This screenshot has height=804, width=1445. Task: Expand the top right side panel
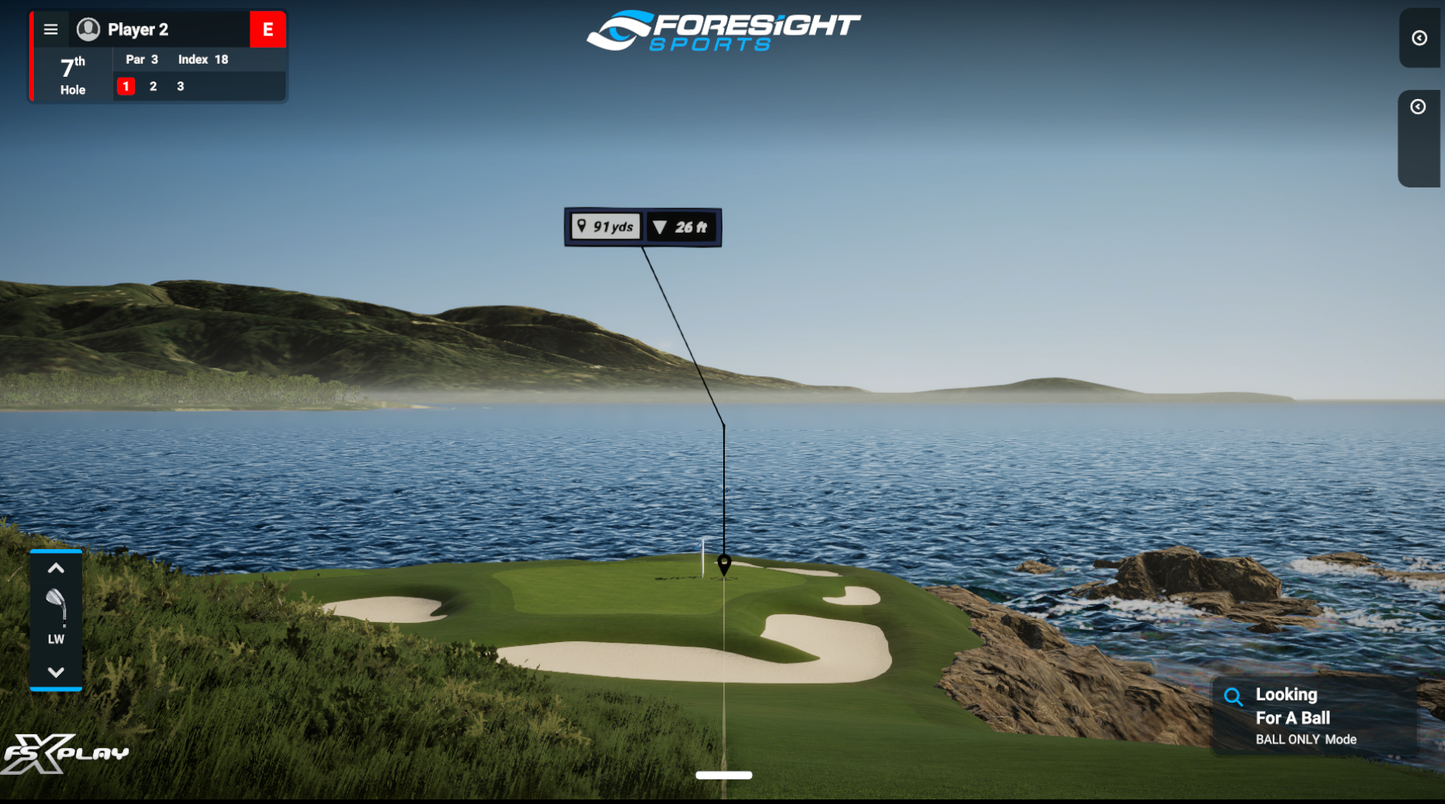click(1419, 38)
